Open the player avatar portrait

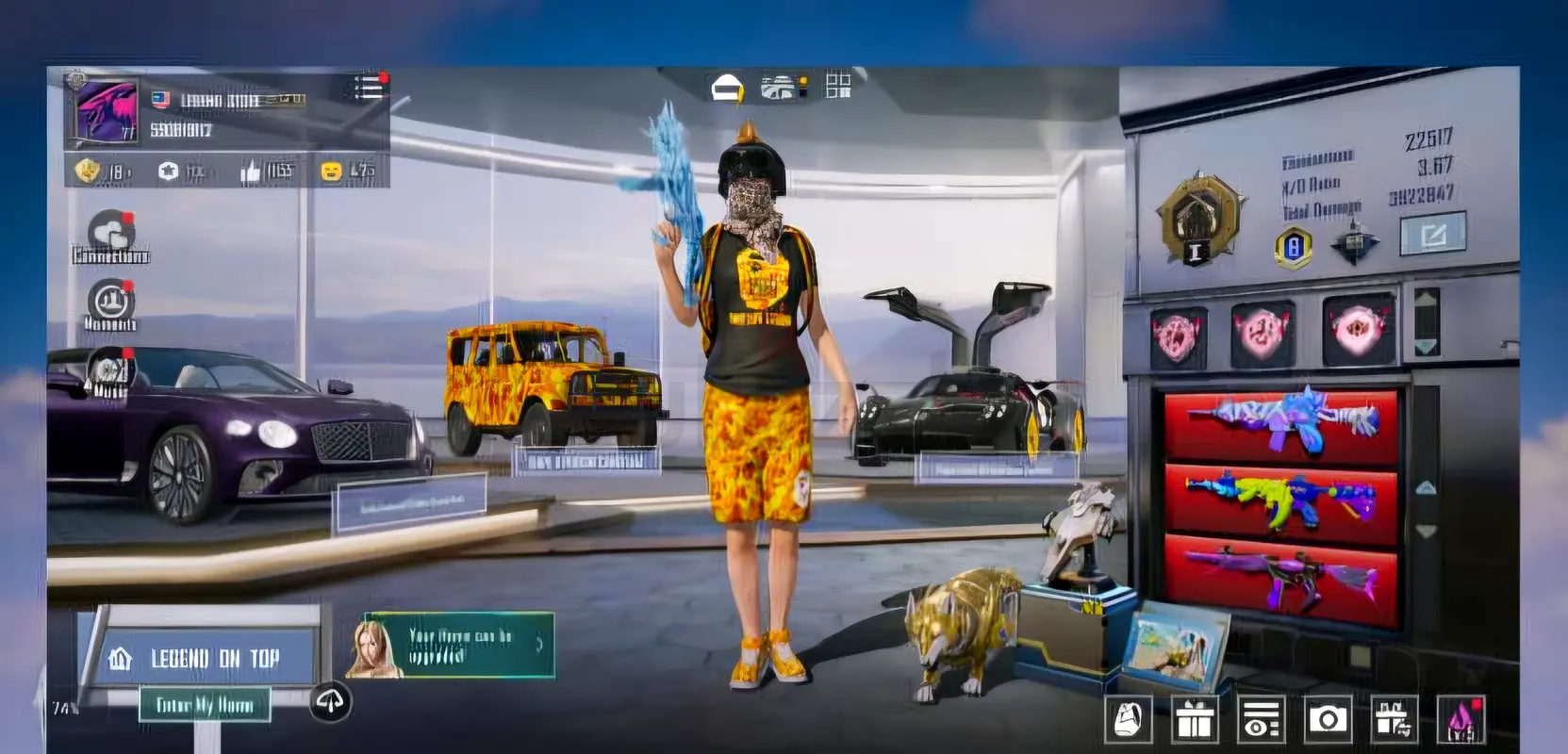coord(106,113)
